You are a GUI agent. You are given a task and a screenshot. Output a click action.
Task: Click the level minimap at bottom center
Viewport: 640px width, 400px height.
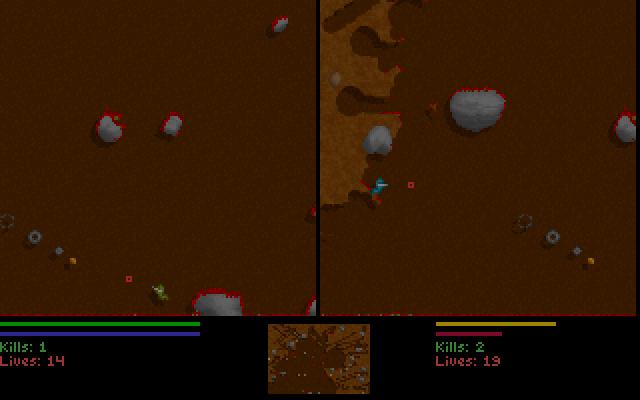[x=318, y=358]
